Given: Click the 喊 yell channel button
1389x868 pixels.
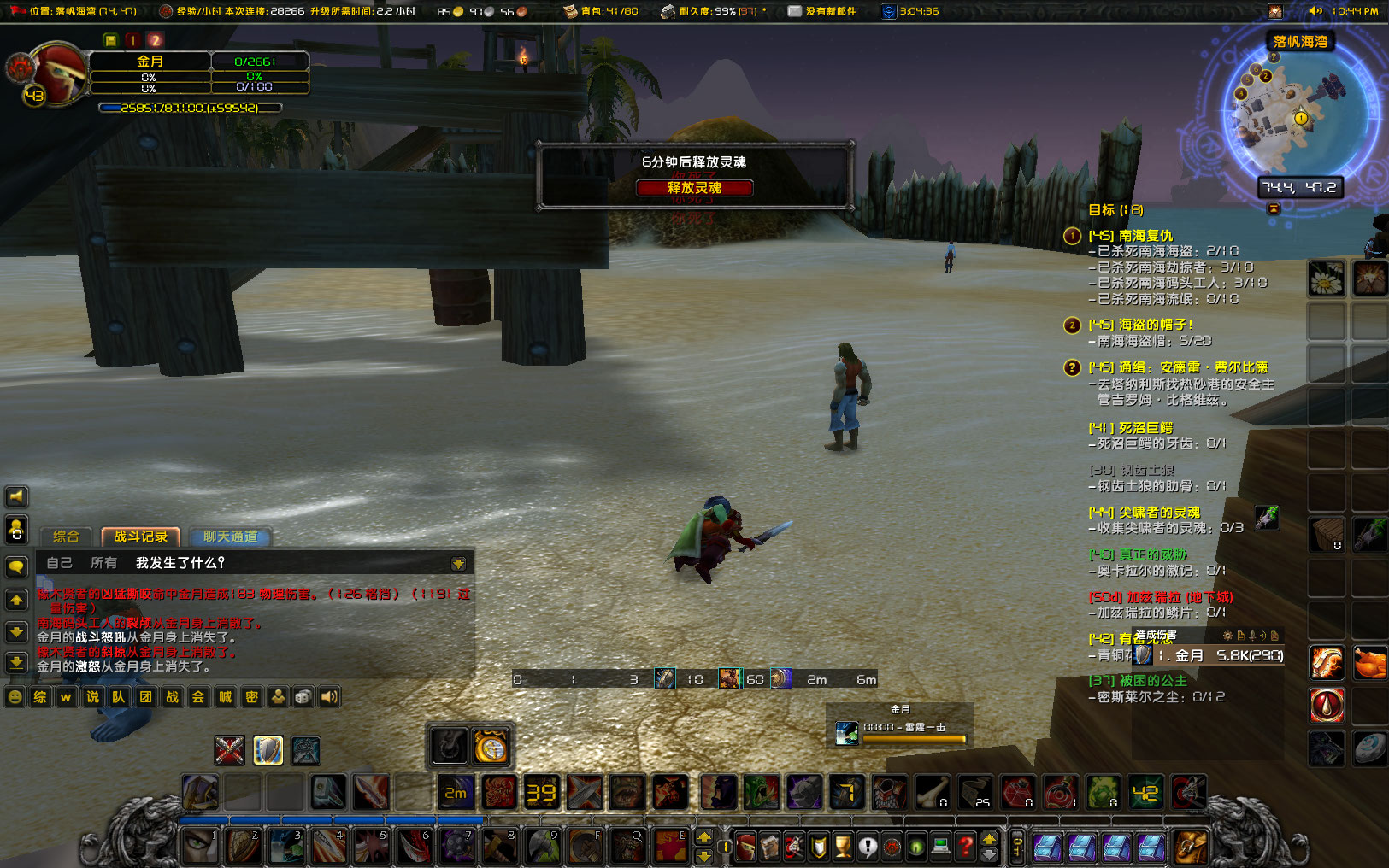Looking at the screenshot, I should (227, 697).
